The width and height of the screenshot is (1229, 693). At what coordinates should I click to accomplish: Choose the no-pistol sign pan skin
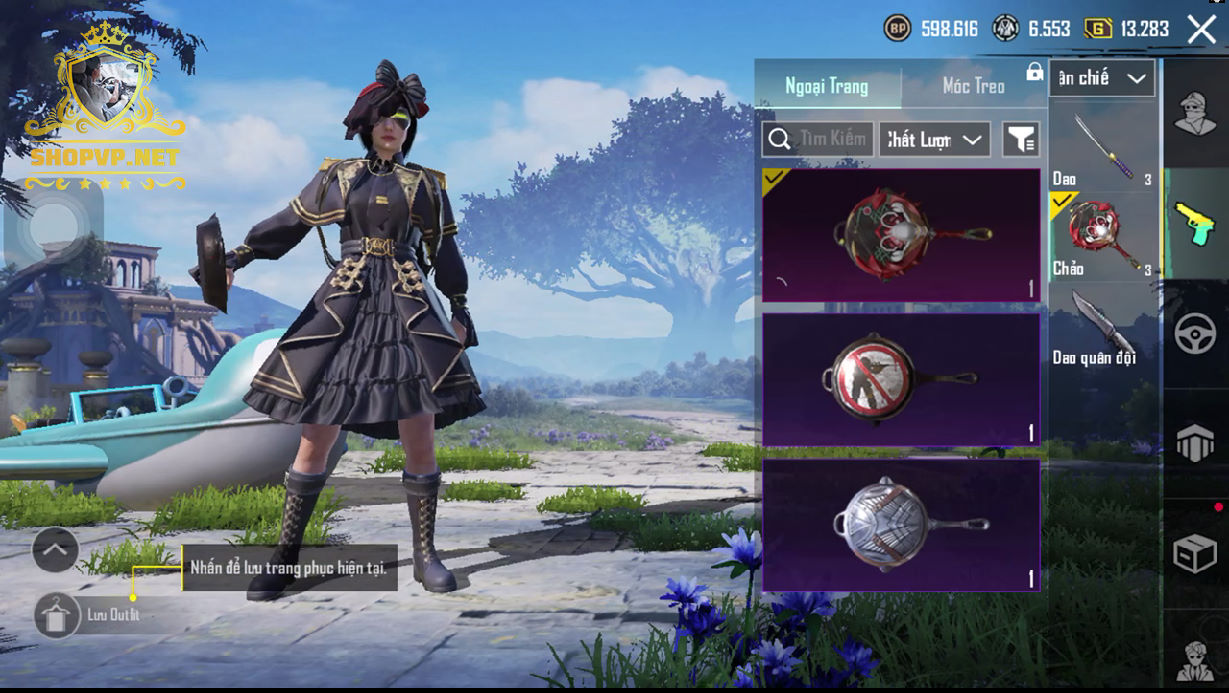coord(901,380)
